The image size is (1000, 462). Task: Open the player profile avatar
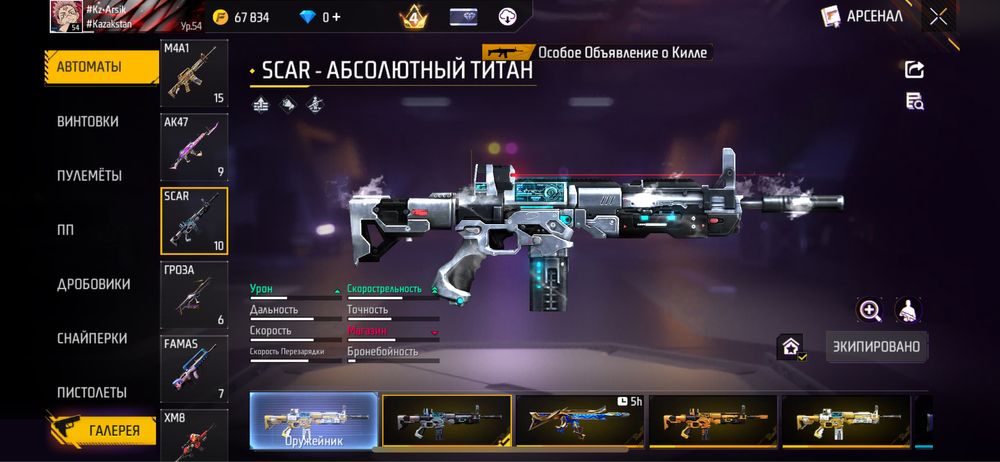point(66,16)
